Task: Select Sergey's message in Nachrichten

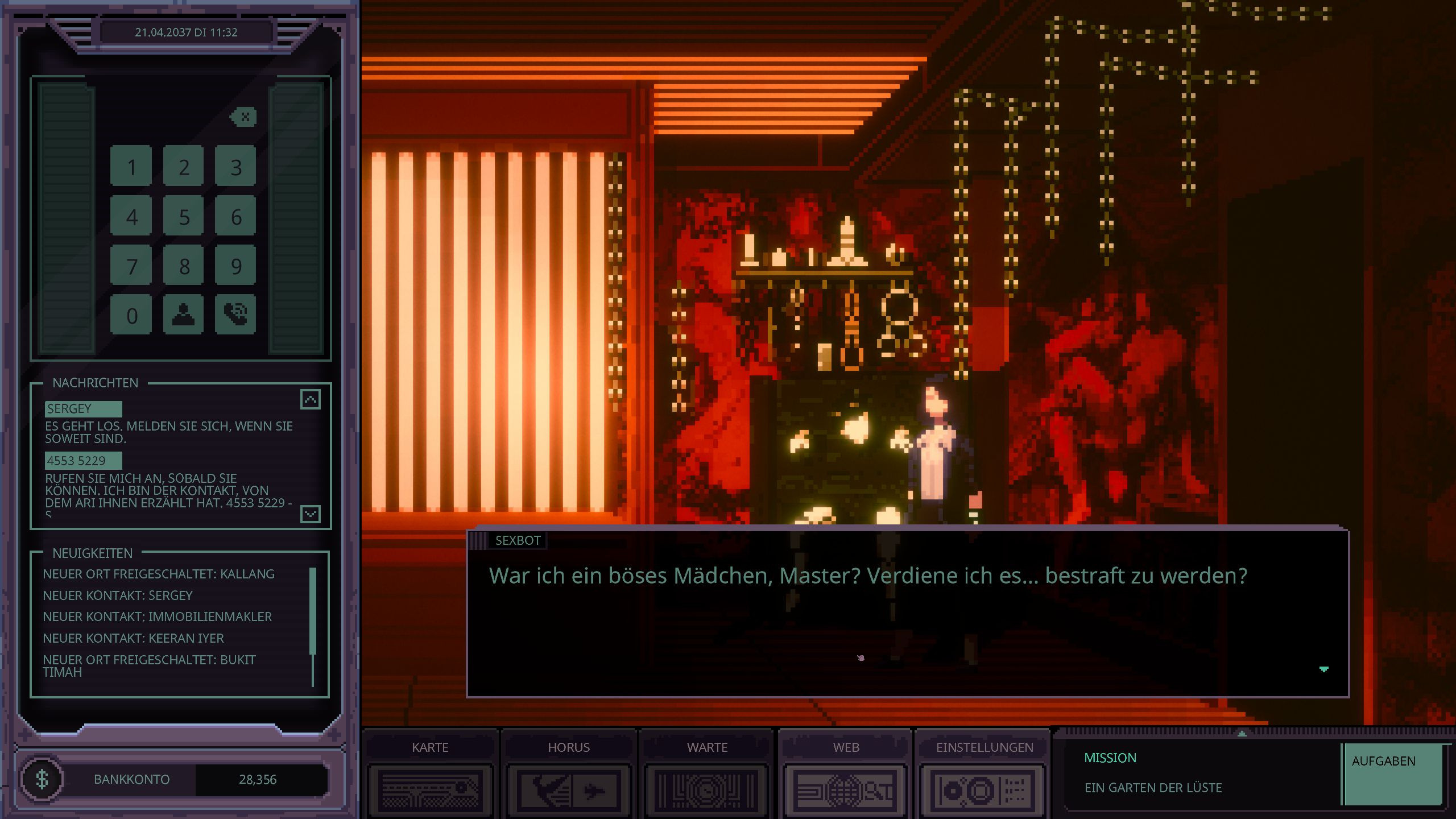Action: coord(83,408)
